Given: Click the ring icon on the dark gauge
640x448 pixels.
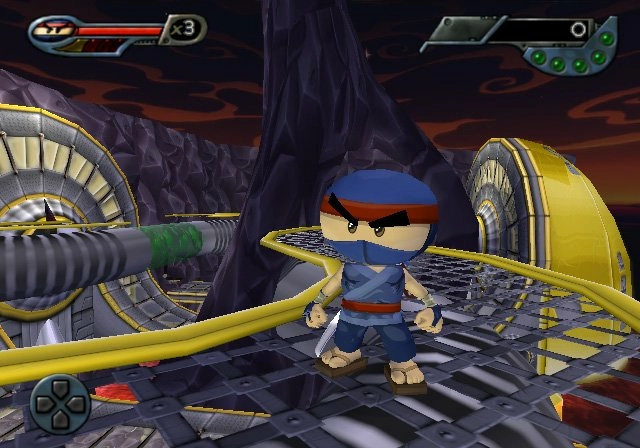Looking at the screenshot, I should tap(576, 30).
